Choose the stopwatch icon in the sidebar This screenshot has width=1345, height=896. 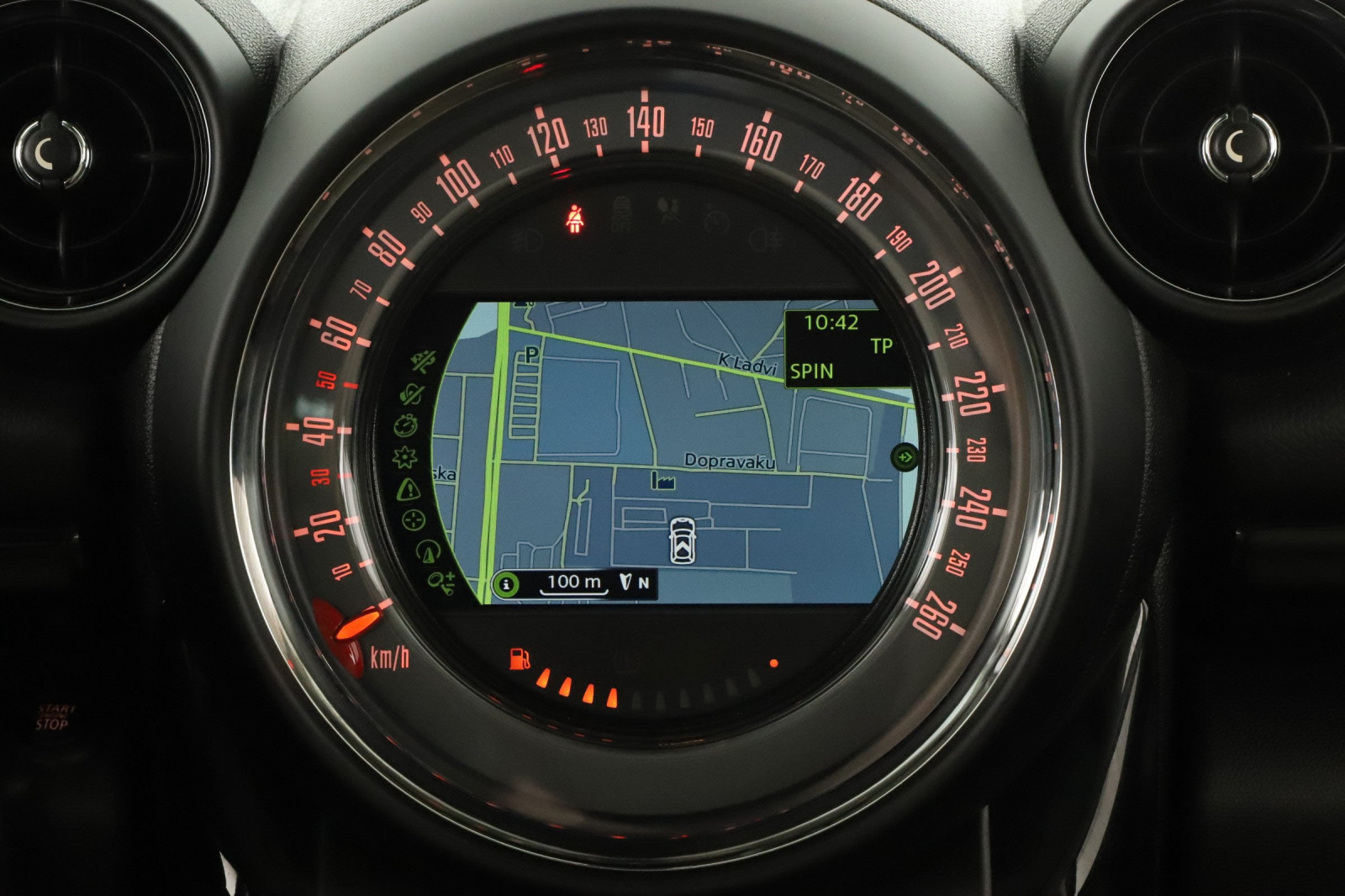pyautogui.click(x=404, y=425)
